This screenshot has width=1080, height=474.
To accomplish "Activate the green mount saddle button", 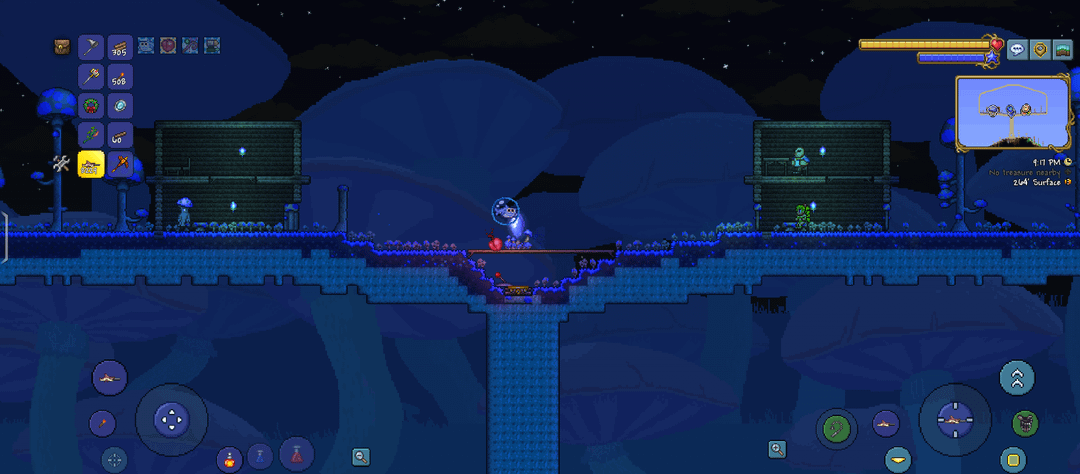I will coord(1023,423).
